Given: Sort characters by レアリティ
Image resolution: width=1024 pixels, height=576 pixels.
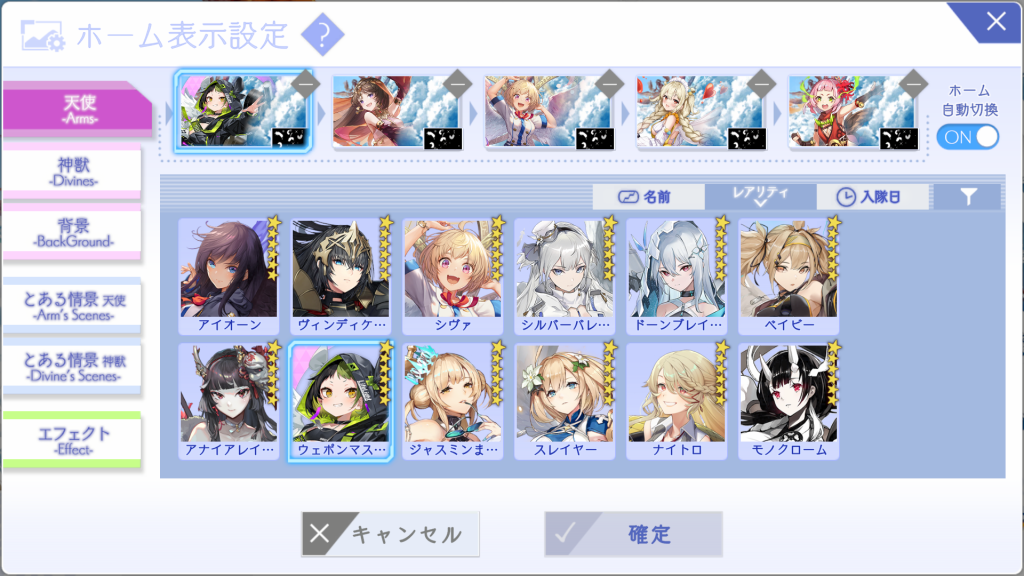Looking at the screenshot, I should coord(760,196).
